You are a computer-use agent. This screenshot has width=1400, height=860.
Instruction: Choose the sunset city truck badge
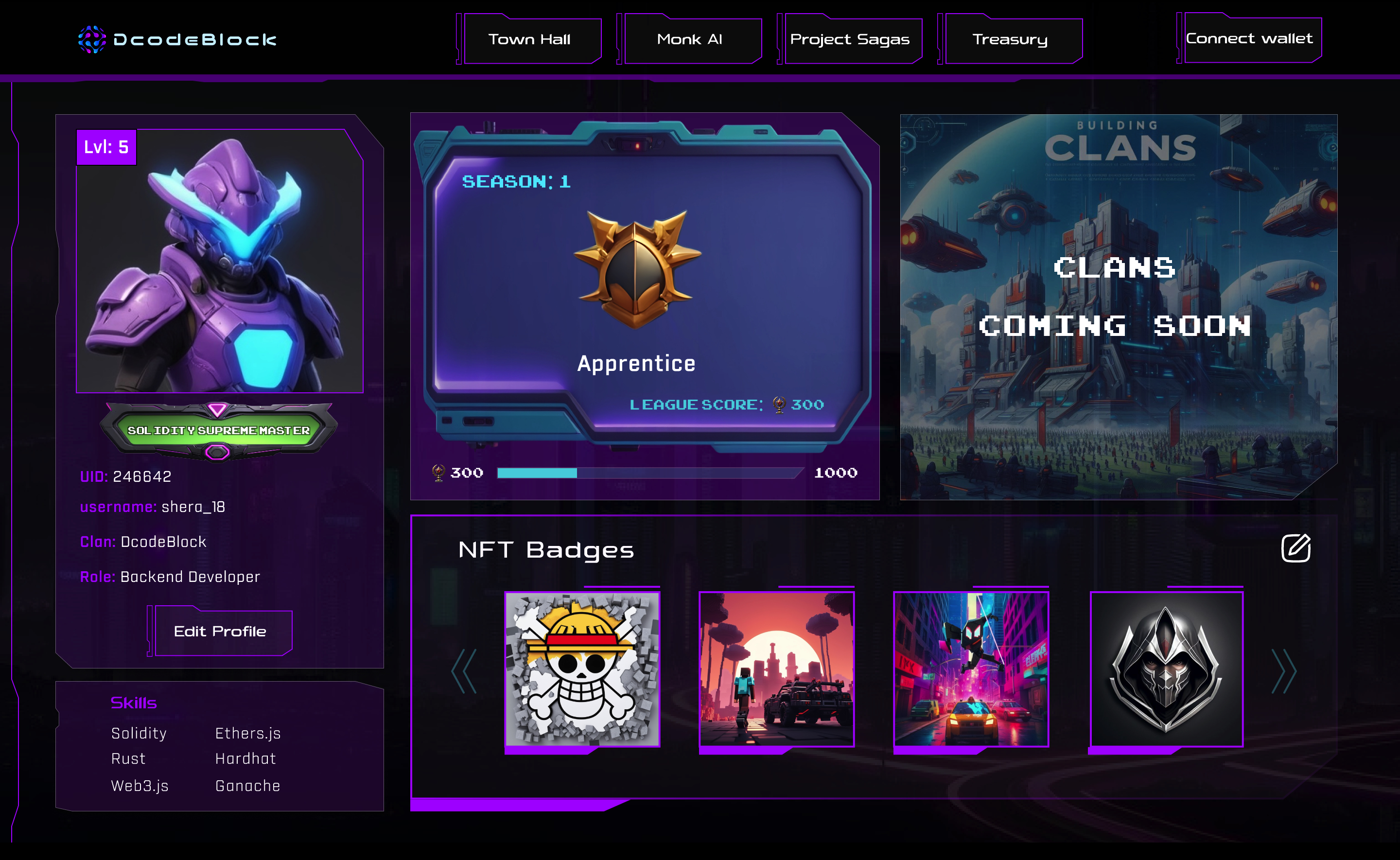(777, 669)
